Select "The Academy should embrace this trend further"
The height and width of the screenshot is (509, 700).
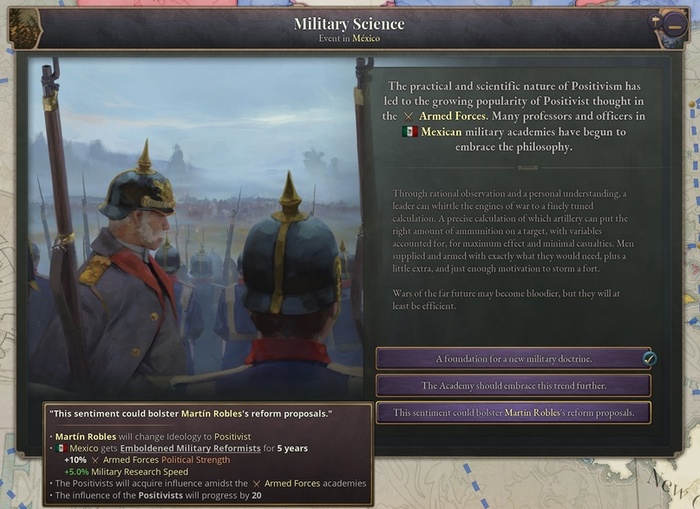click(513, 385)
